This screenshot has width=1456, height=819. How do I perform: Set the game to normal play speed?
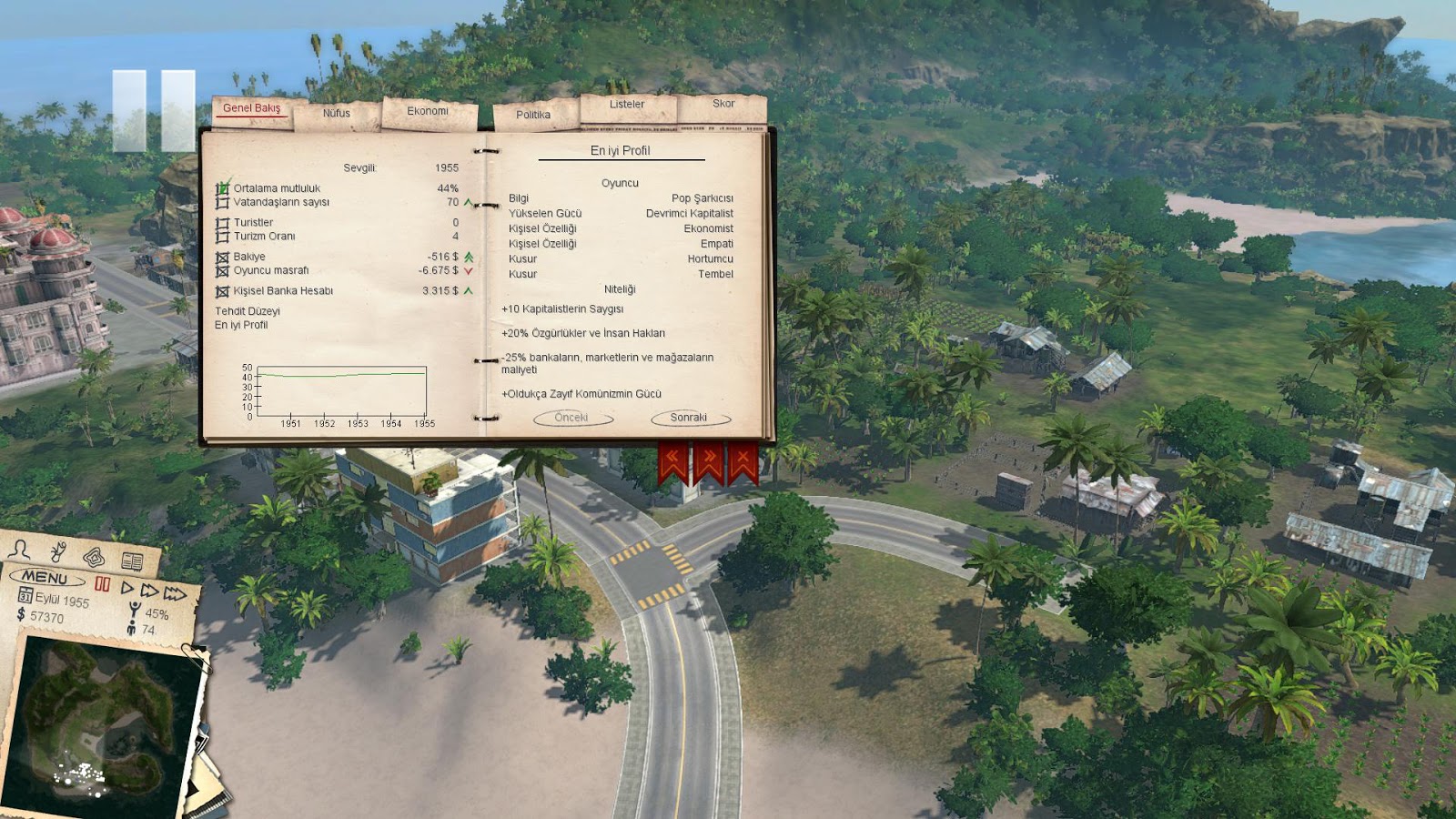pyautogui.click(x=127, y=589)
